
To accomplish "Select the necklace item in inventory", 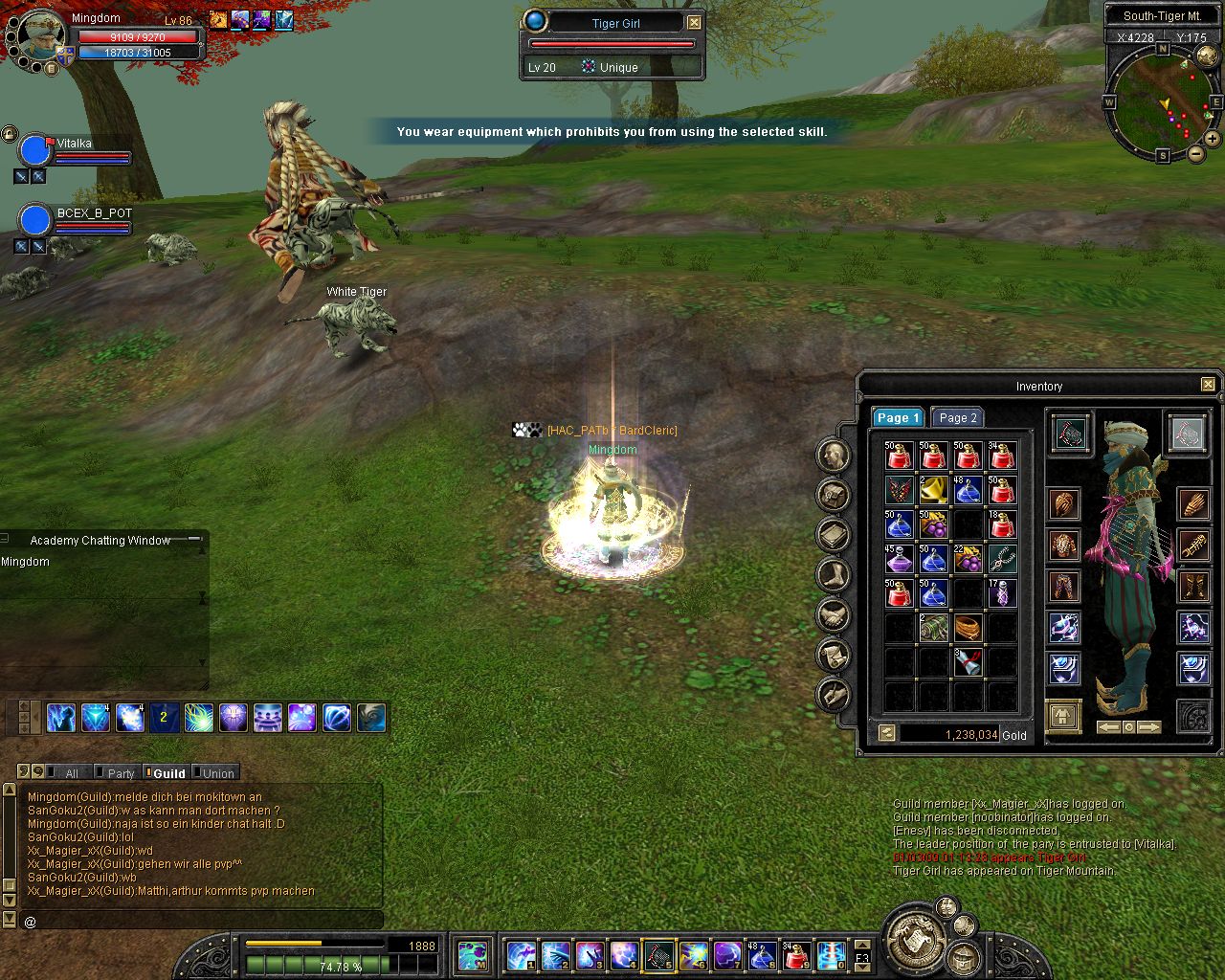I will click(x=1002, y=558).
